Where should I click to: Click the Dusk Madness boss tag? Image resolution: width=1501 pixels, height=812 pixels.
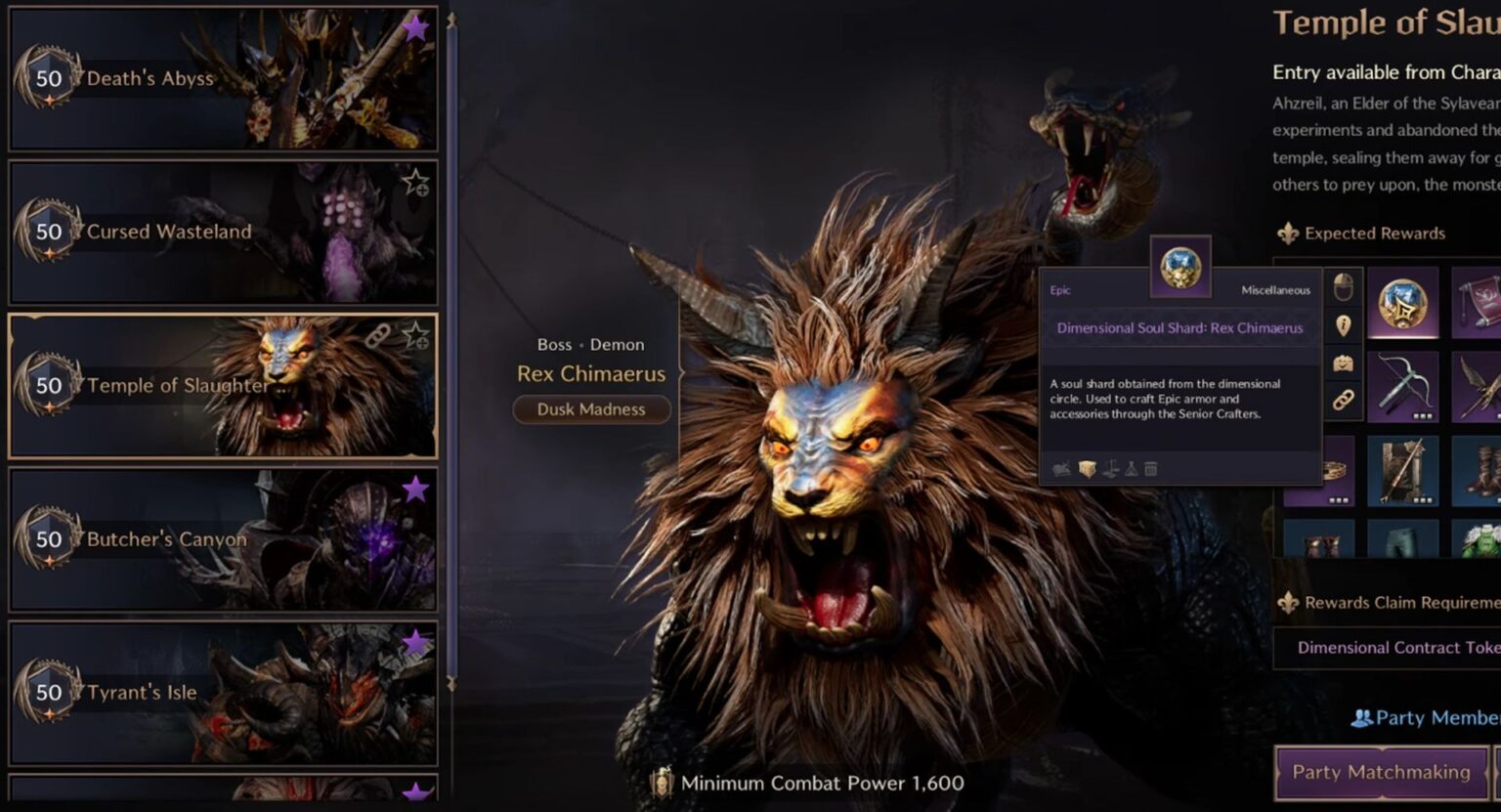[x=591, y=409]
